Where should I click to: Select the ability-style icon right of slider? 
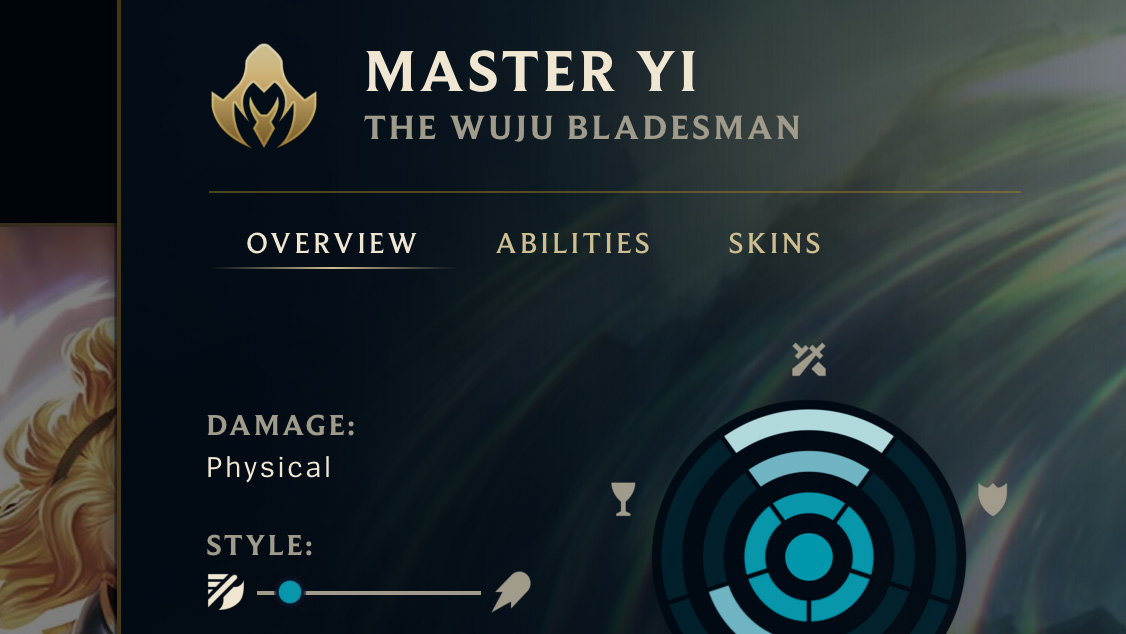[511, 592]
